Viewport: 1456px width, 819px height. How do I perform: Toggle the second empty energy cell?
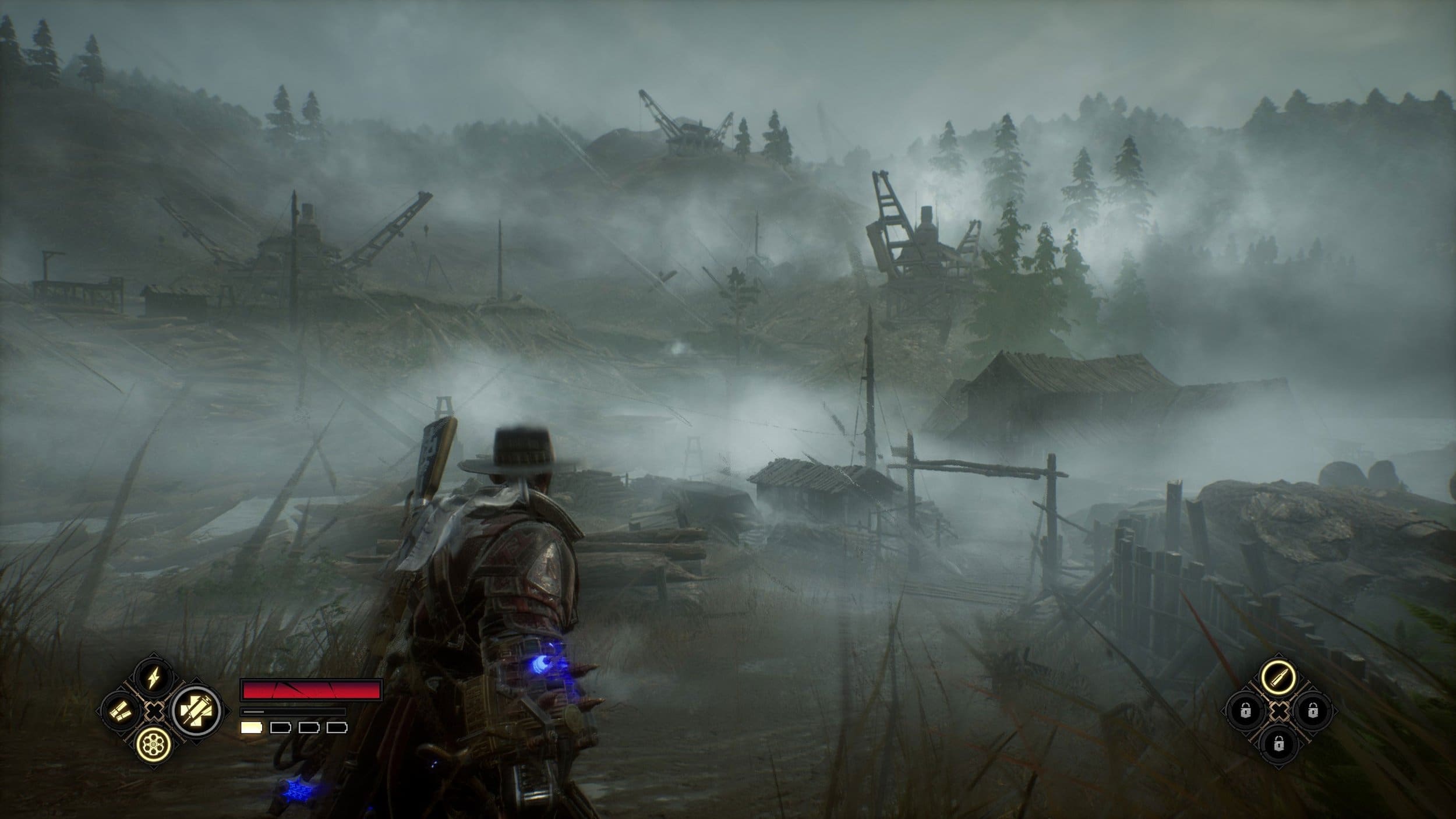click(x=280, y=730)
